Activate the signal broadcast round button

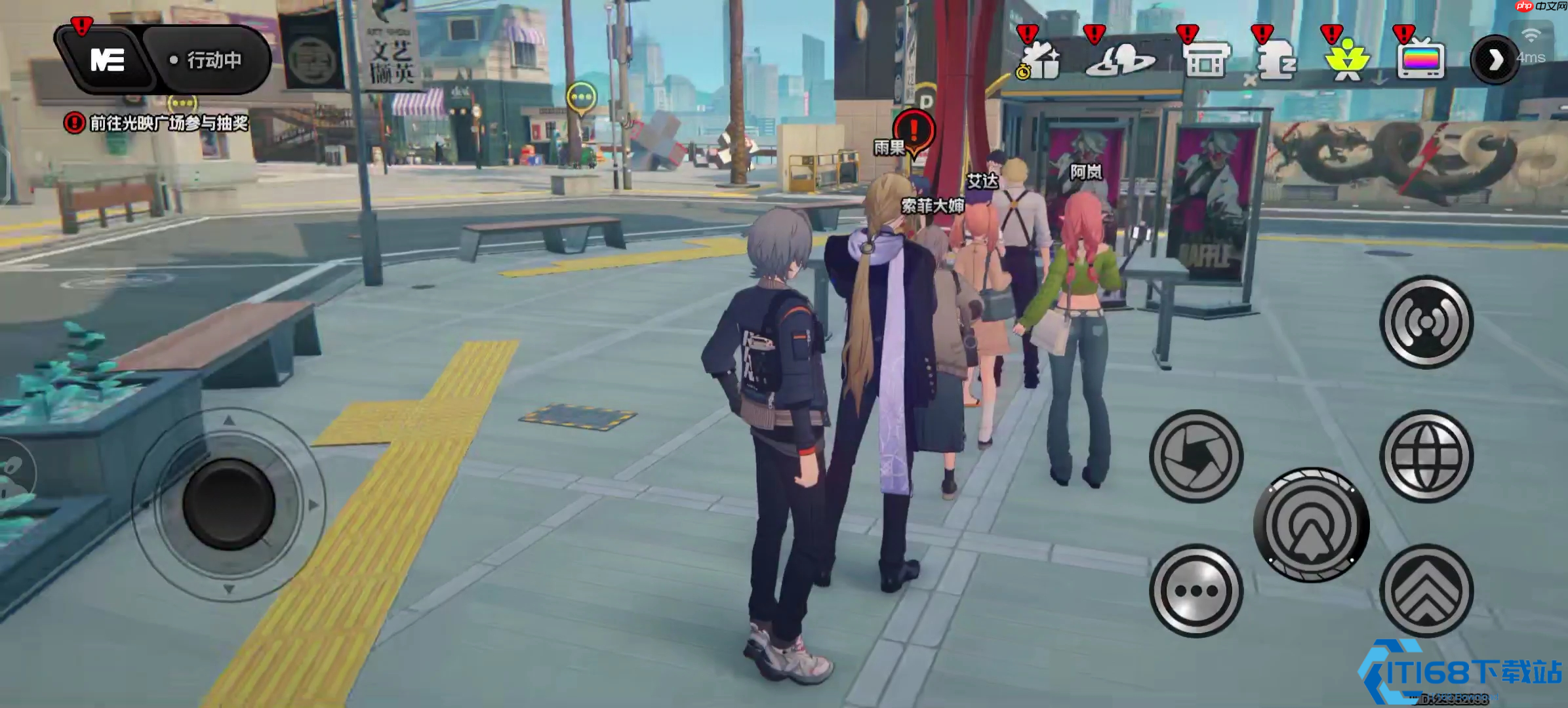tap(1426, 322)
